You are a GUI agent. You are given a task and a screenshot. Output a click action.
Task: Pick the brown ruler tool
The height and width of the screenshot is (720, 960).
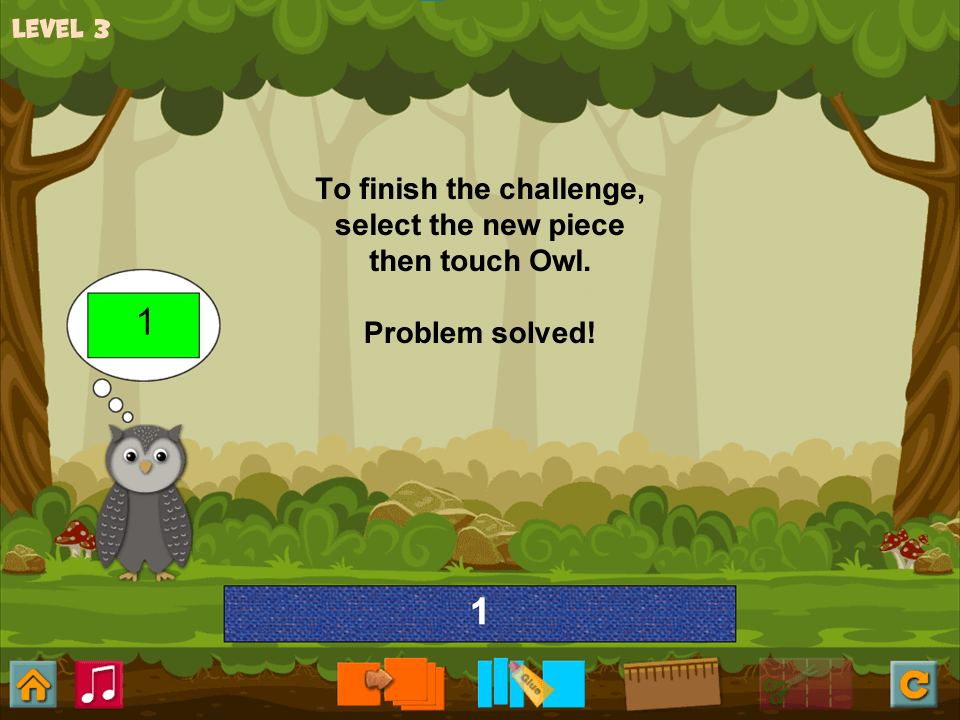(672, 683)
